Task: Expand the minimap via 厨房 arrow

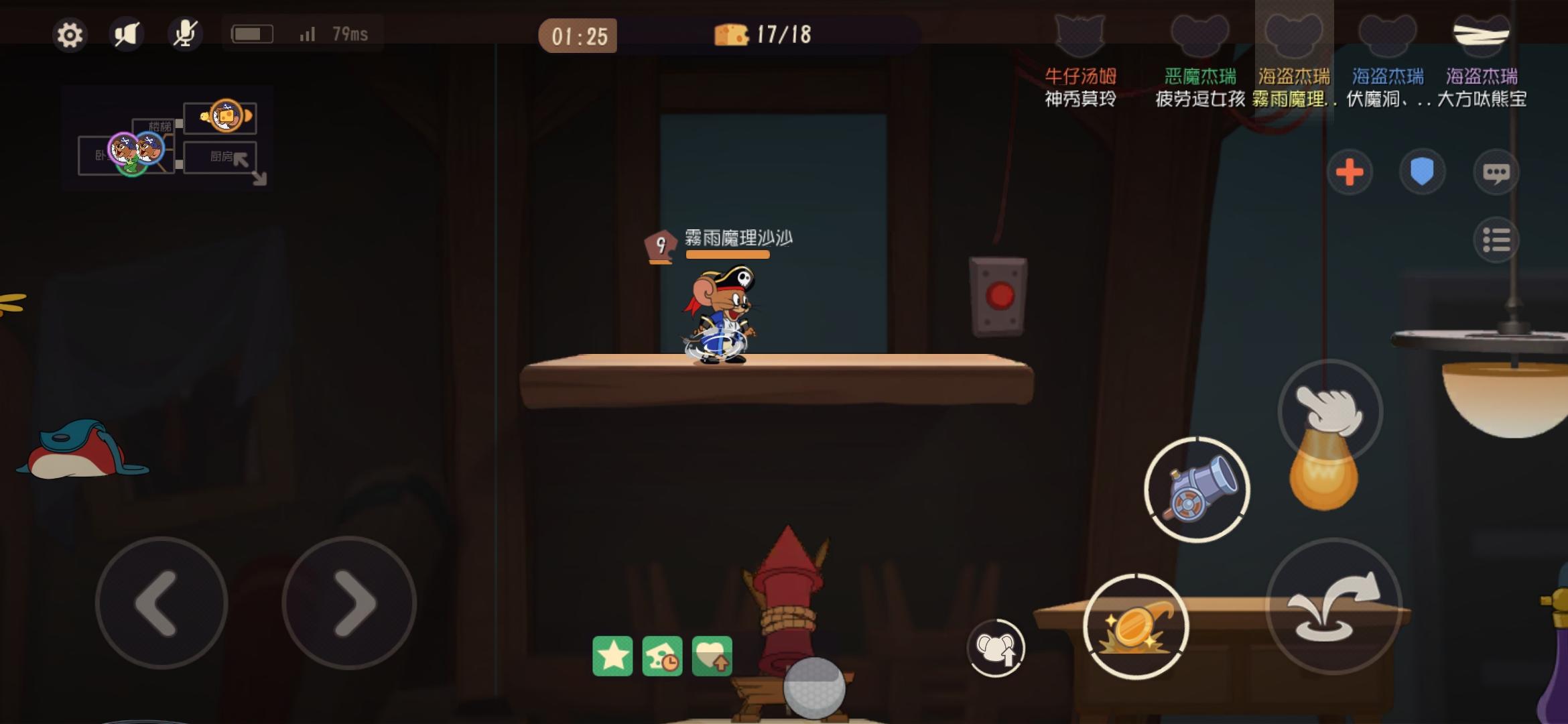Action: click(x=241, y=161)
